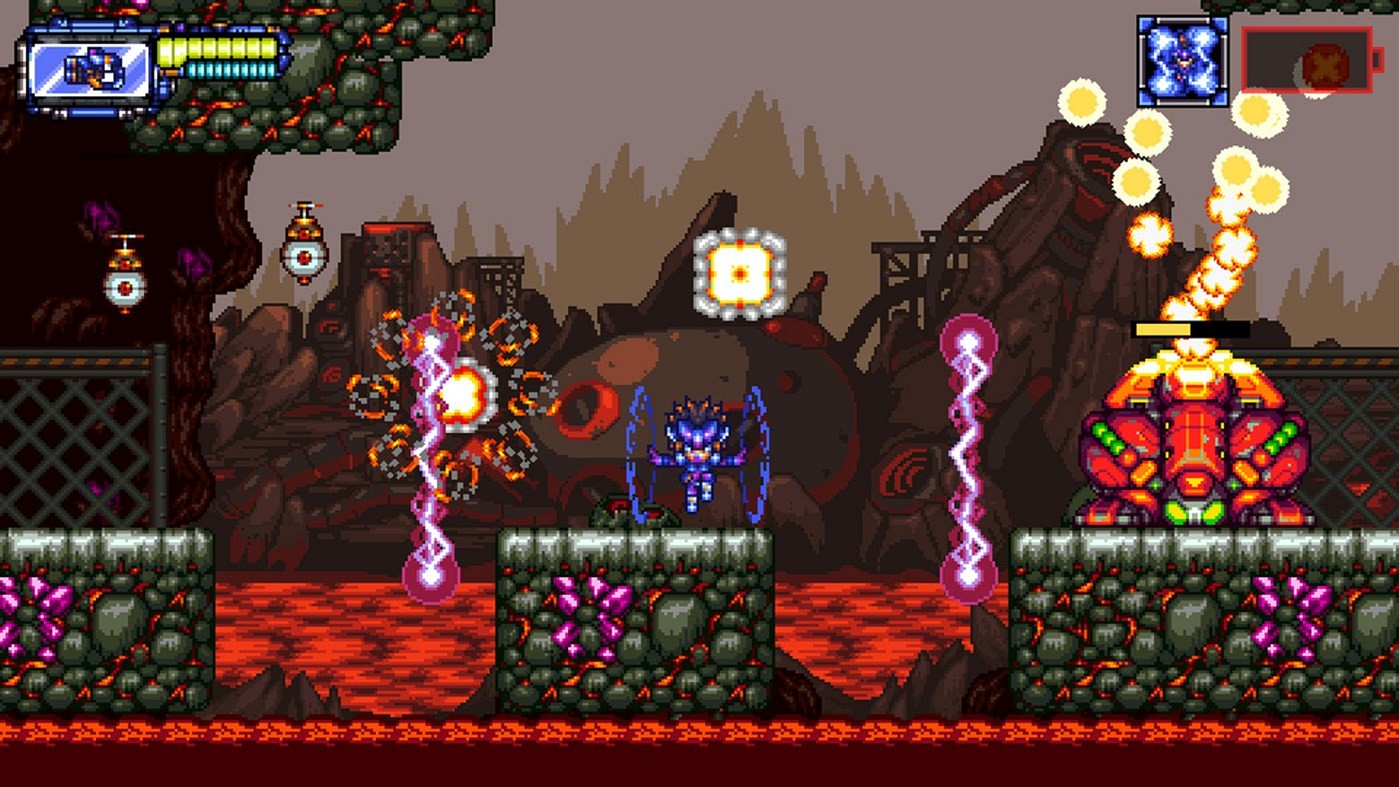Click the glowing square projectile above the player

click(x=738, y=272)
